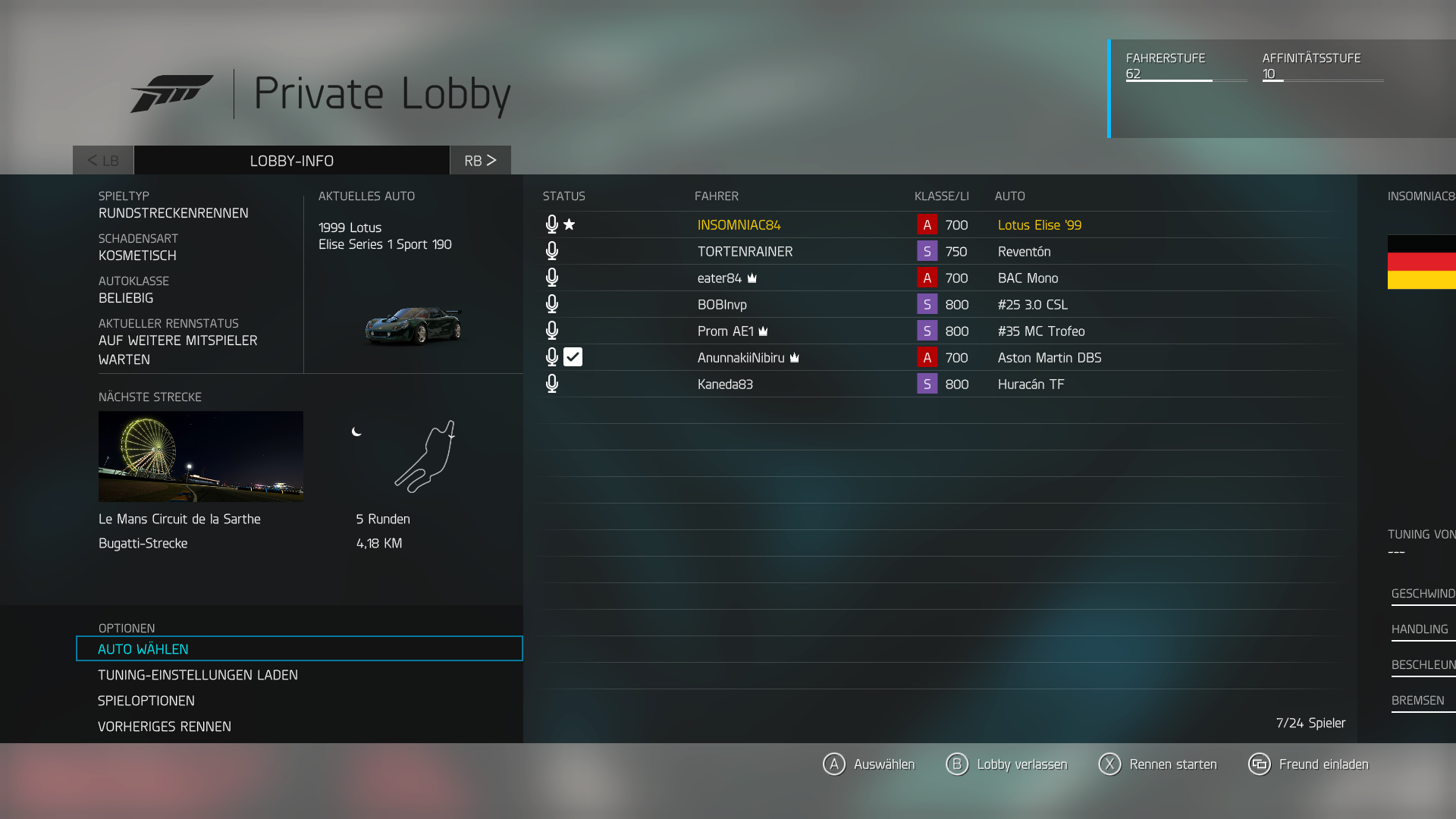Click the Bugatti track layout outline
The width and height of the screenshot is (1456, 819).
click(x=426, y=457)
